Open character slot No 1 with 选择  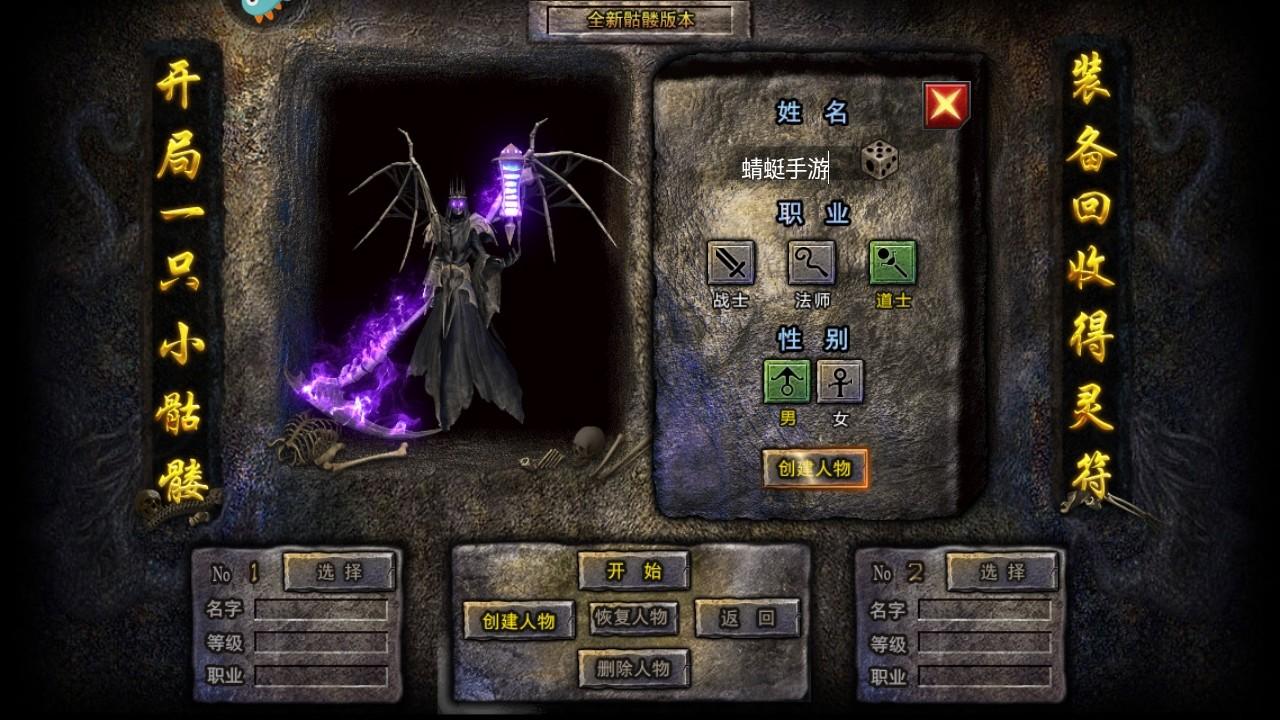[340, 573]
